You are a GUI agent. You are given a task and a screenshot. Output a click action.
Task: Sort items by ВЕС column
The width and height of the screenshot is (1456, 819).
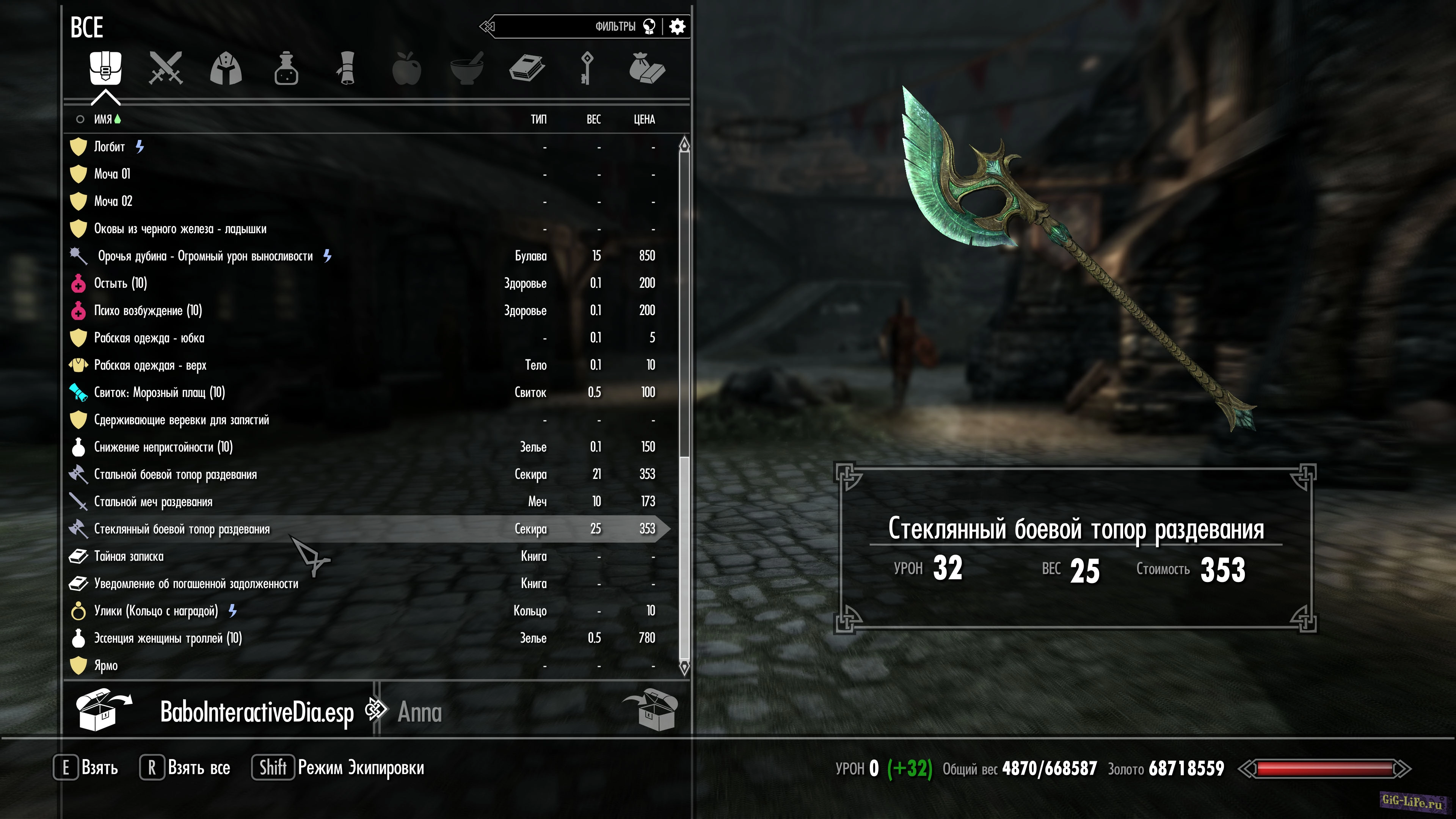[593, 119]
